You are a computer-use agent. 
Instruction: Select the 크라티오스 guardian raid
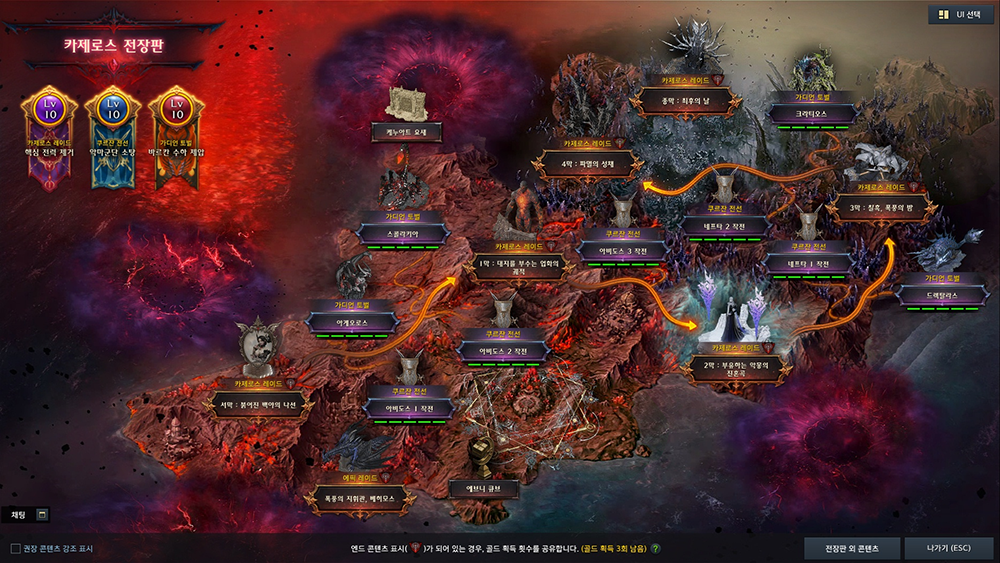[x=808, y=114]
